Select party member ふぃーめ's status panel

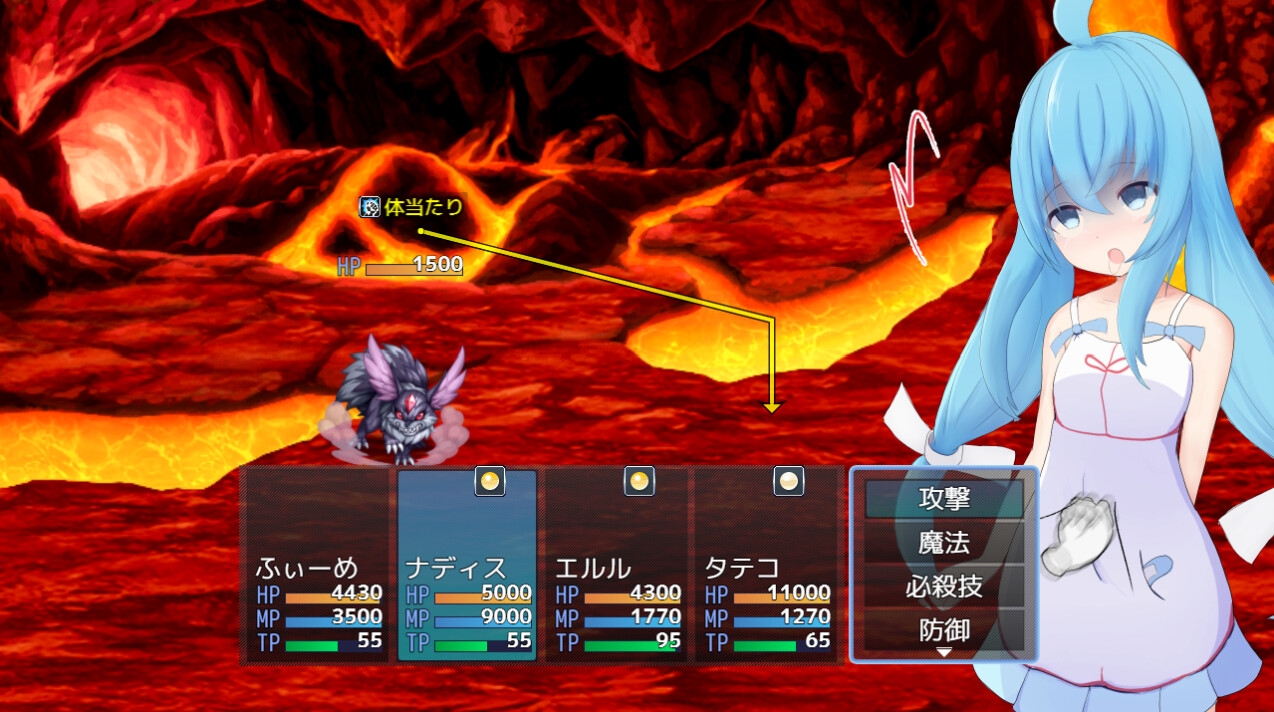[x=318, y=566]
